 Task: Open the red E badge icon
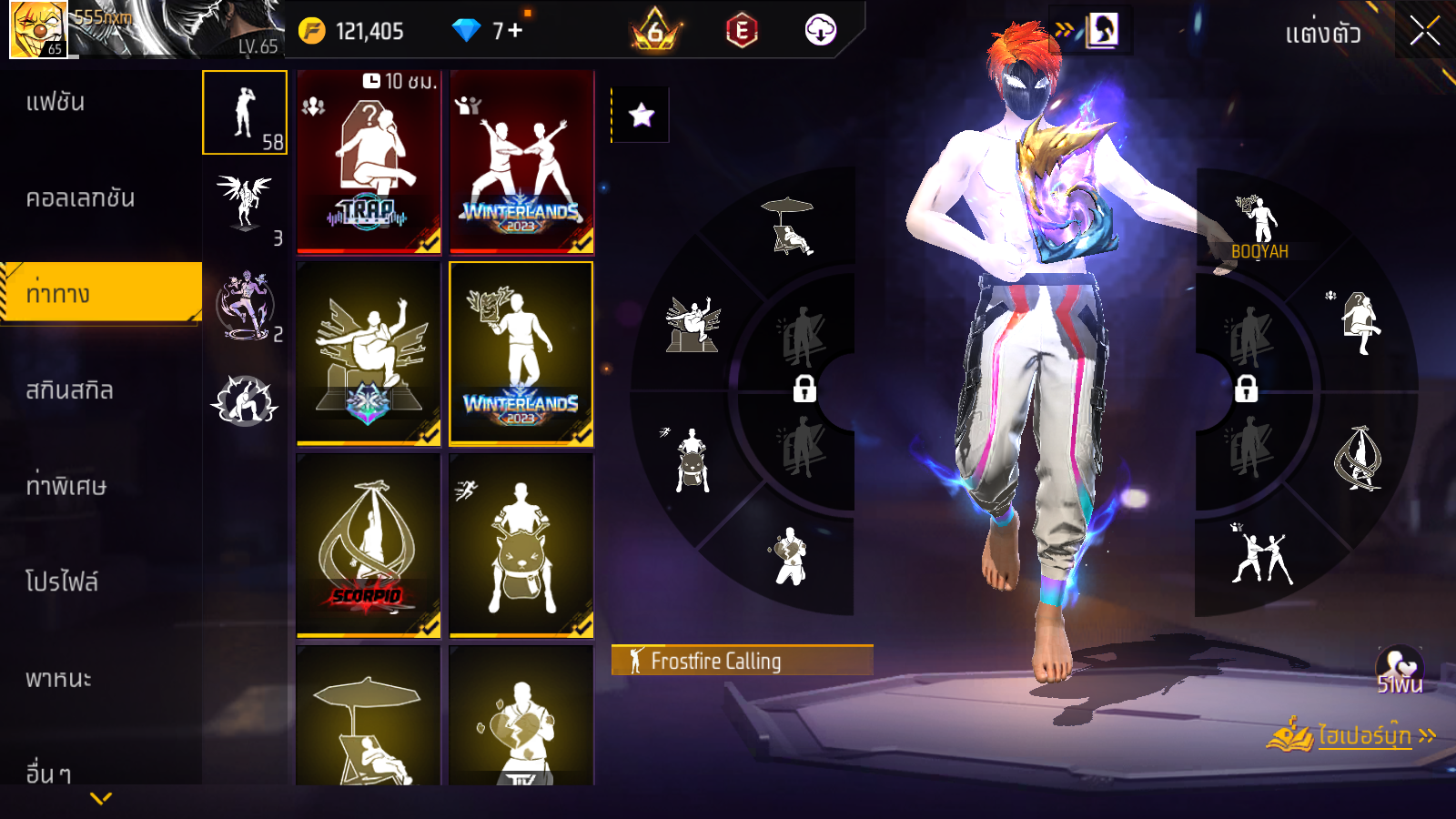742,32
